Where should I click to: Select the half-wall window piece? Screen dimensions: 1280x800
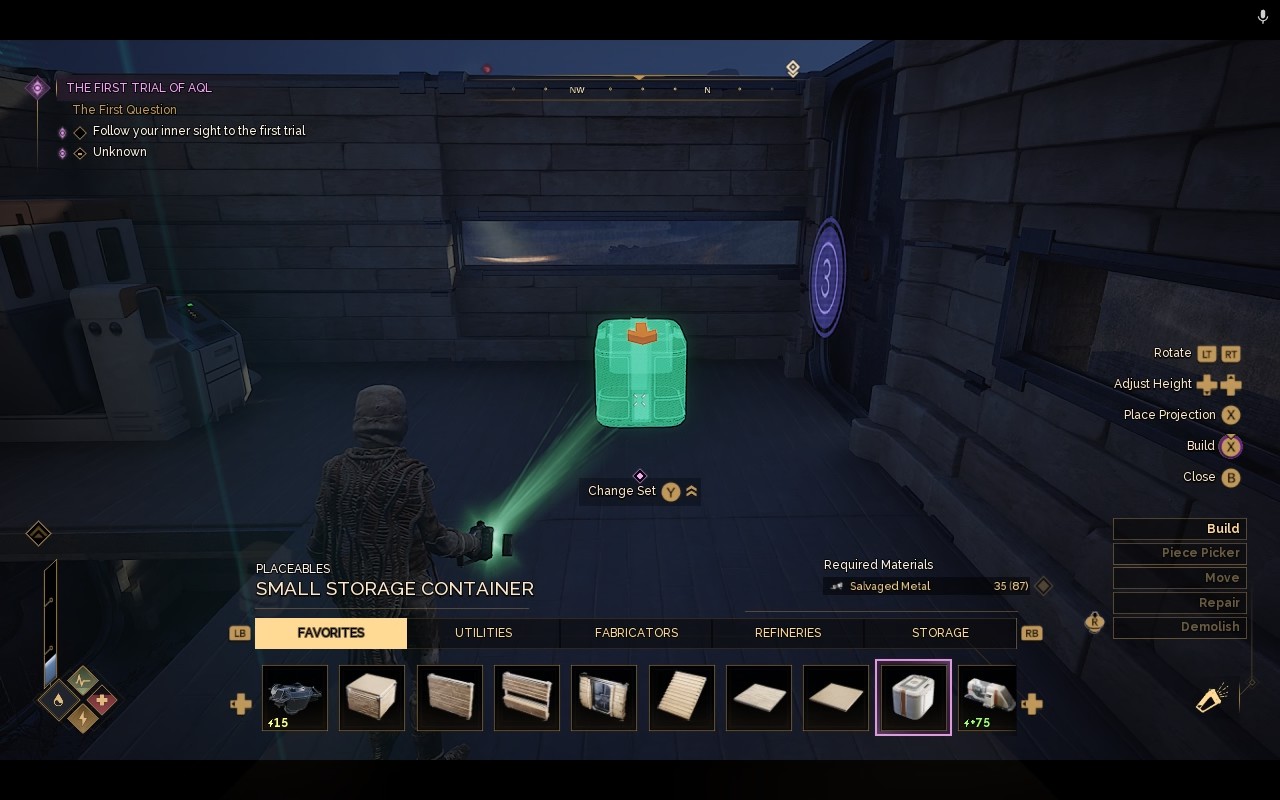[527, 698]
